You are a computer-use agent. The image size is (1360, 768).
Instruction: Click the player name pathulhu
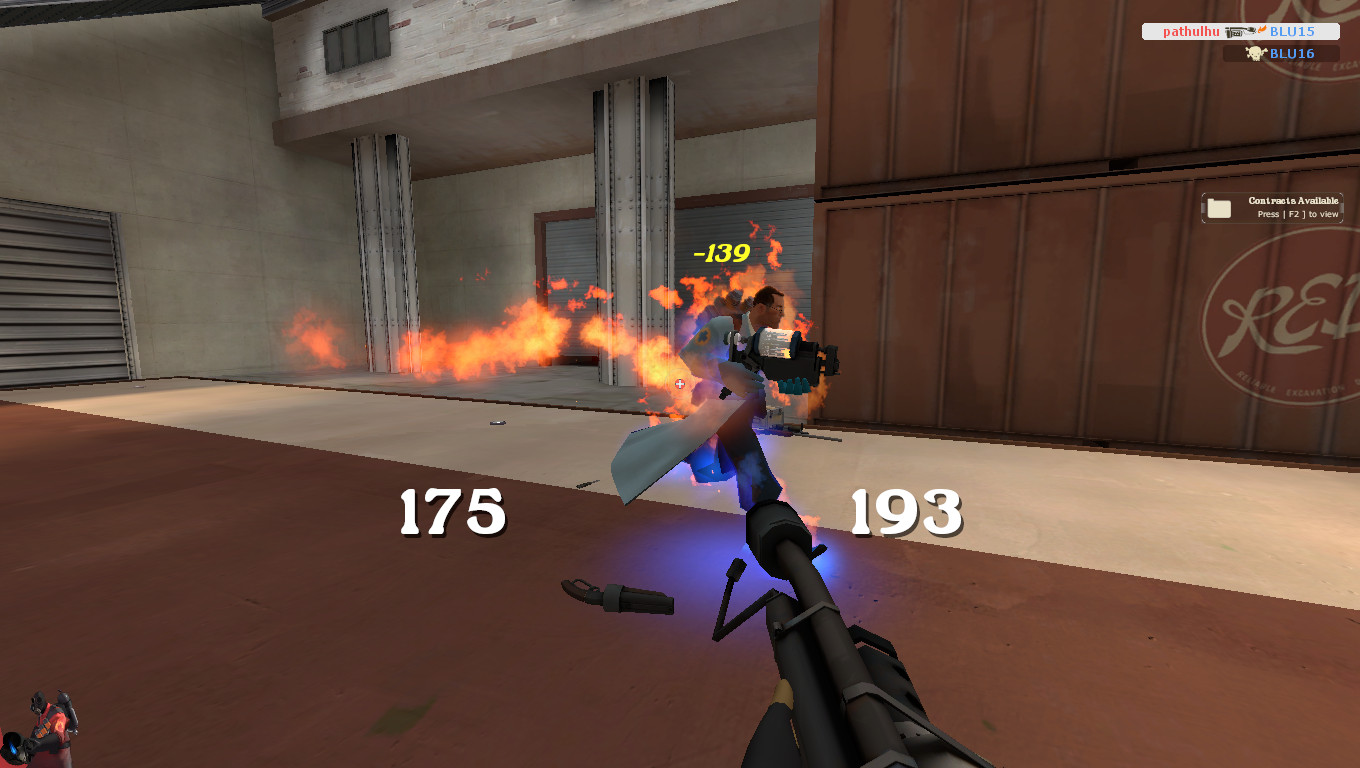click(1189, 31)
